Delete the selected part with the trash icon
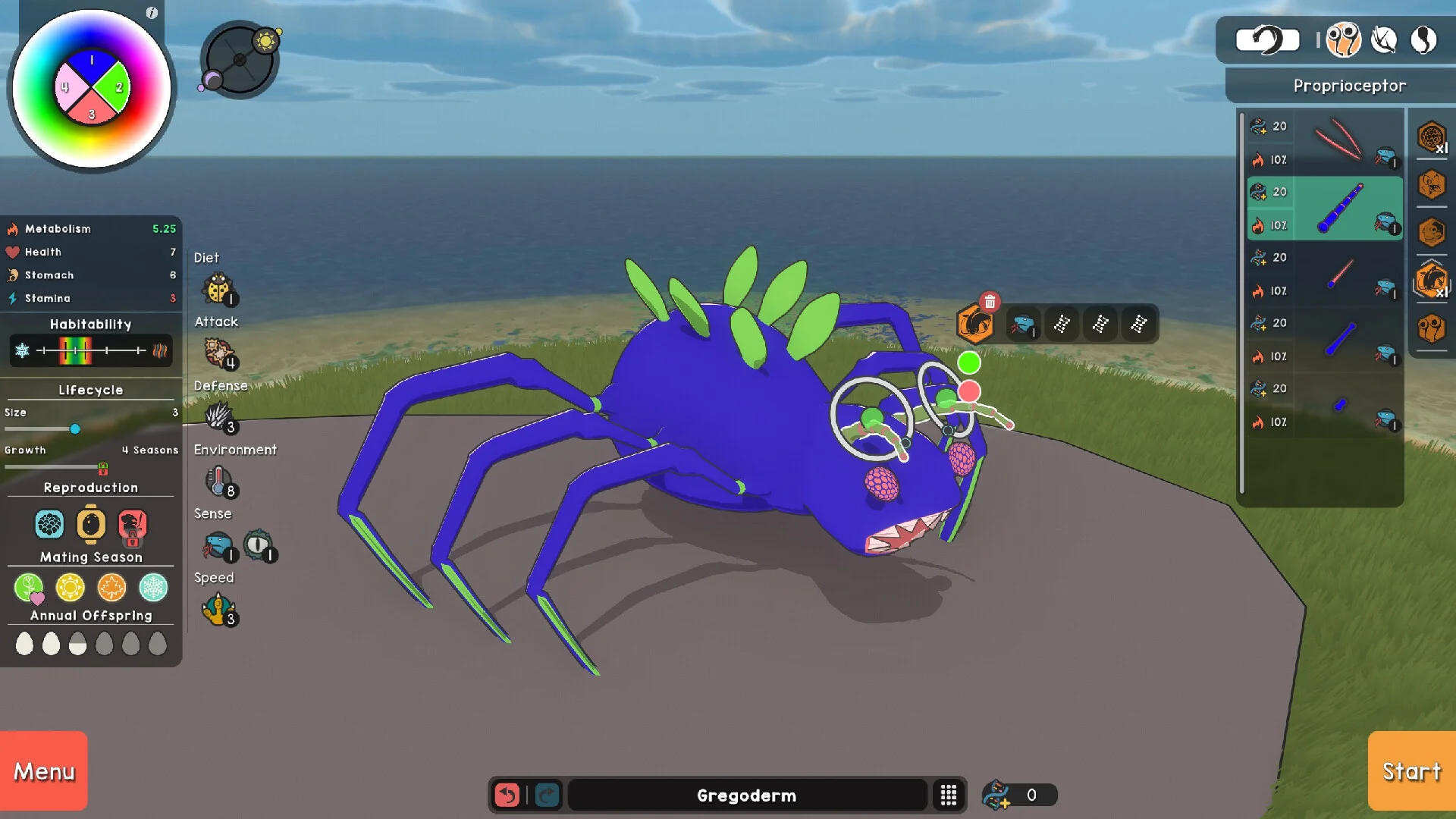The width and height of the screenshot is (1456, 819). click(x=990, y=302)
